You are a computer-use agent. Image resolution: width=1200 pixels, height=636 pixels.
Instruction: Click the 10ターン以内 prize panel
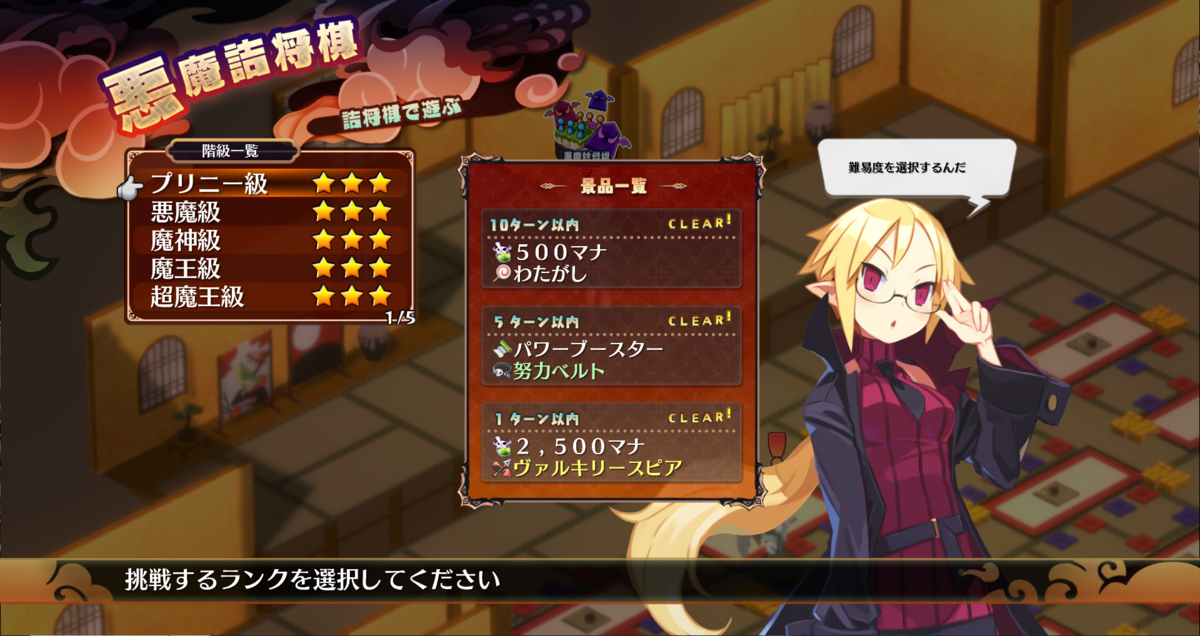click(611, 248)
